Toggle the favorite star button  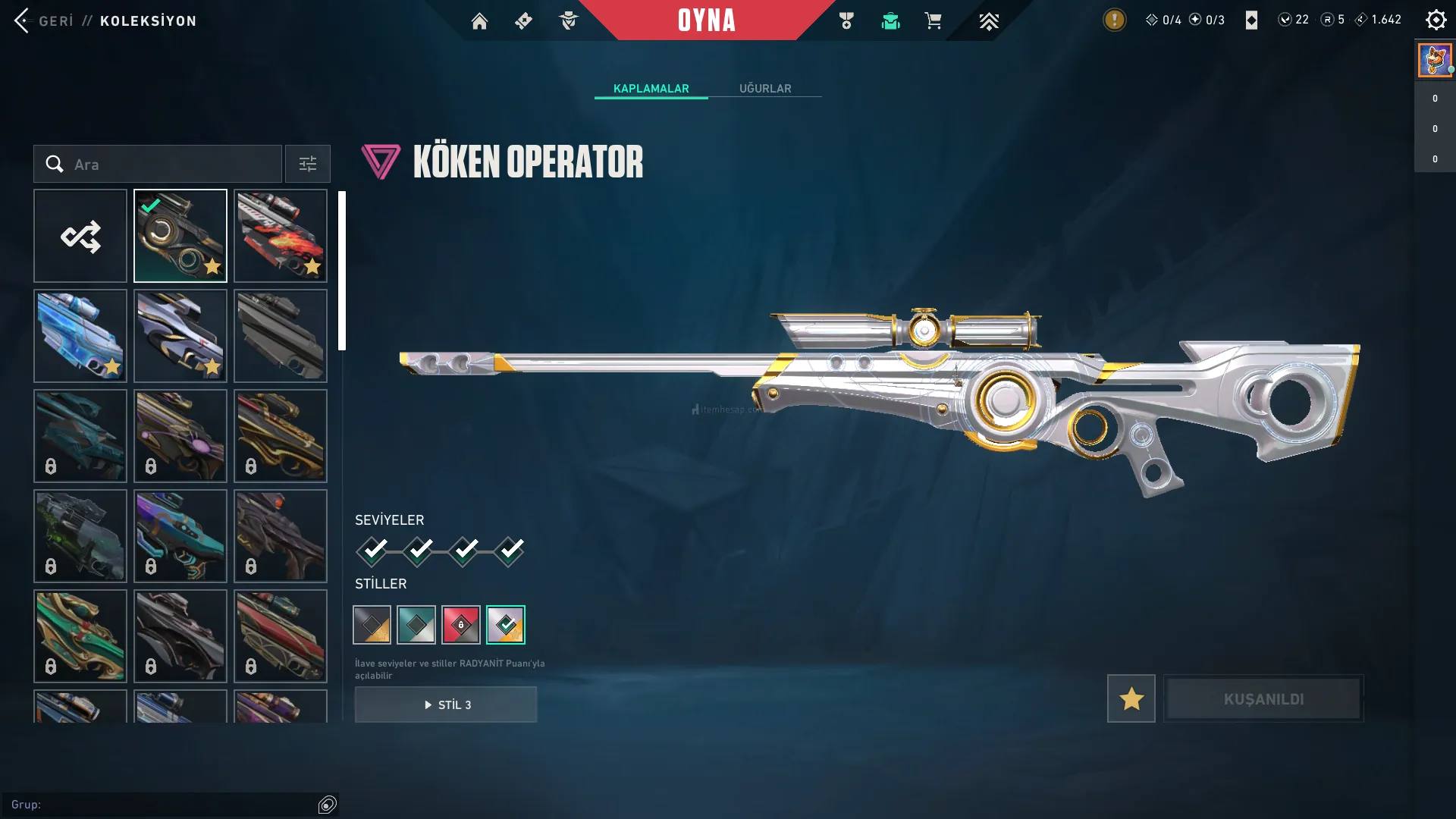point(1131,698)
